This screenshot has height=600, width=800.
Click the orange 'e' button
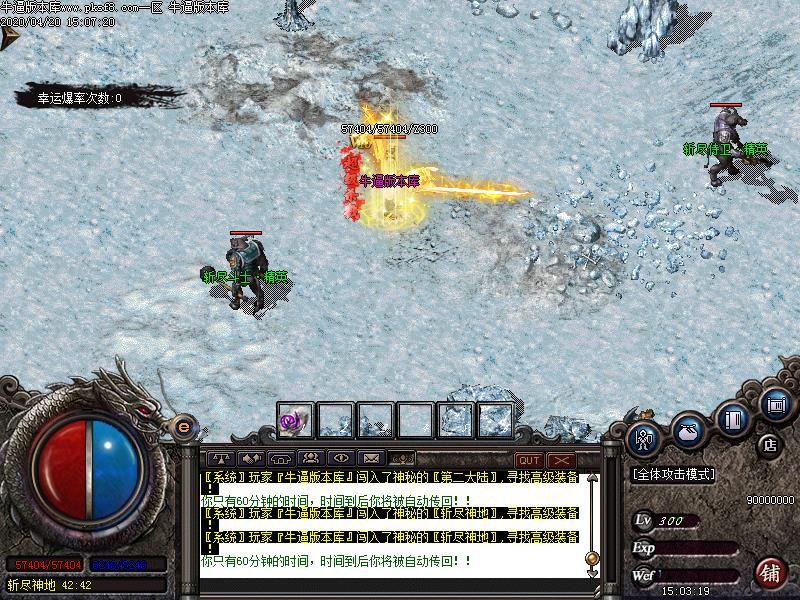point(183,427)
